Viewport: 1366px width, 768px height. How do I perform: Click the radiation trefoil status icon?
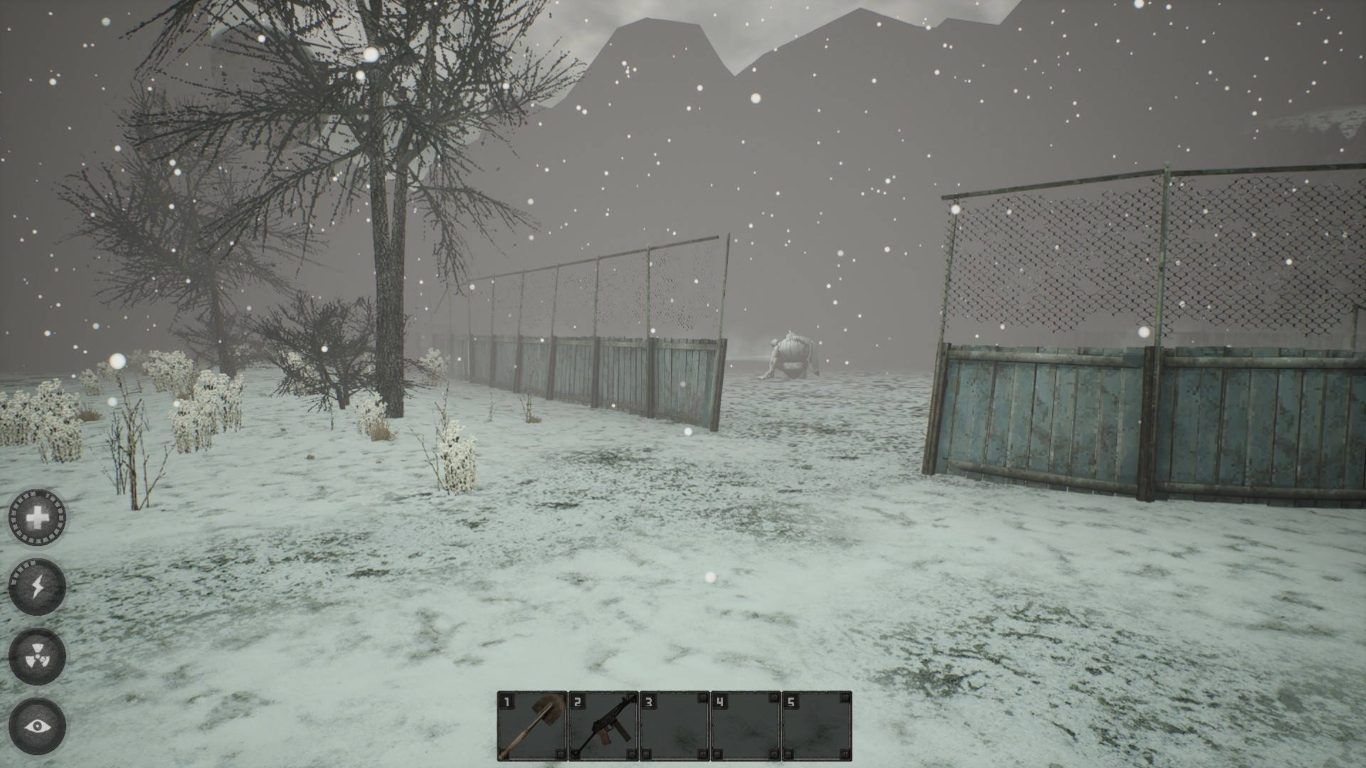pos(37,657)
